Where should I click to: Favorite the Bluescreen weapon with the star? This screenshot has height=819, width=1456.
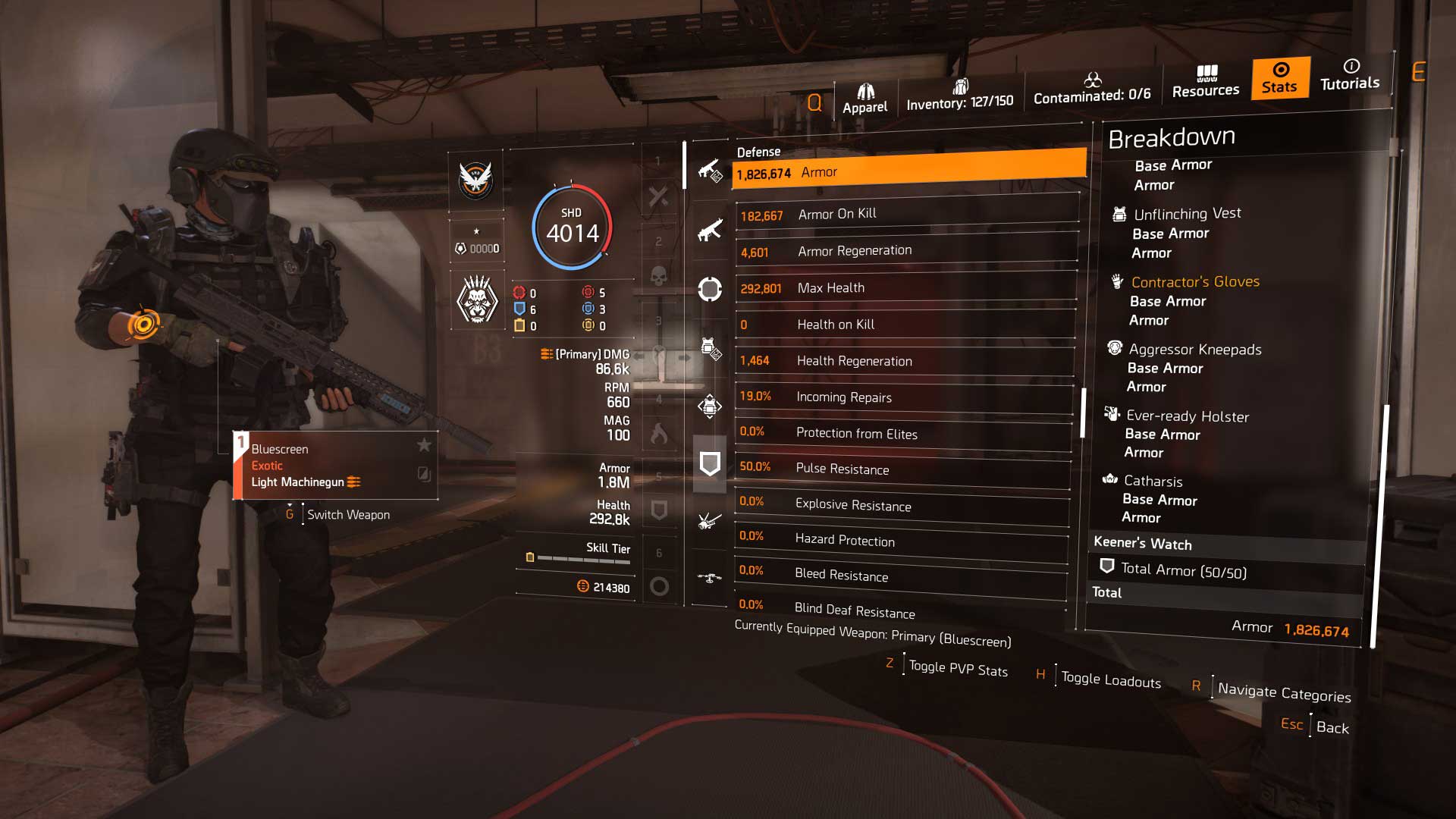click(423, 447)
